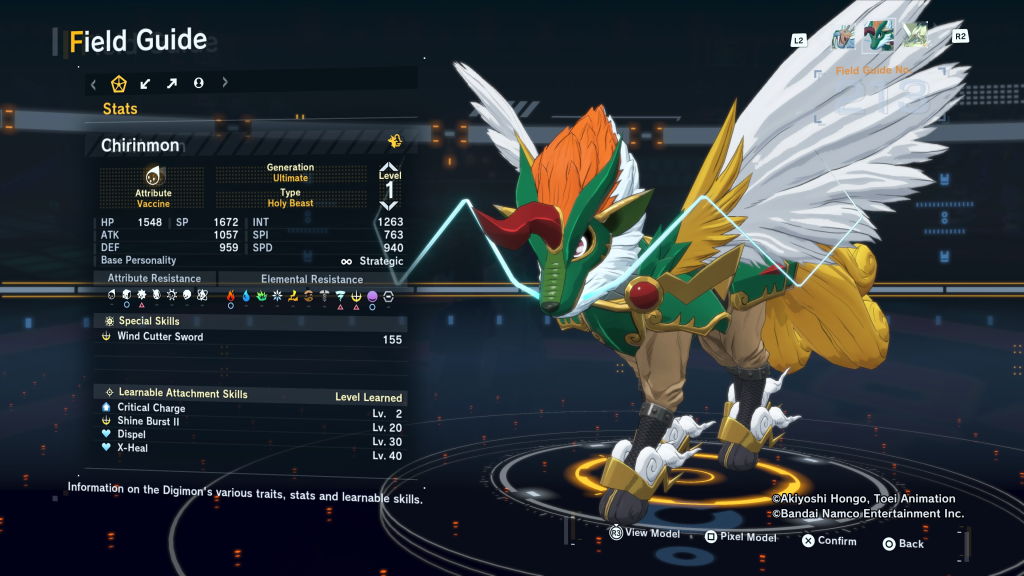The width and height of the screenshot is (1024, 576).
Task: Open the next Digimon portrait thumbnail
Action: tap(915, 37)
